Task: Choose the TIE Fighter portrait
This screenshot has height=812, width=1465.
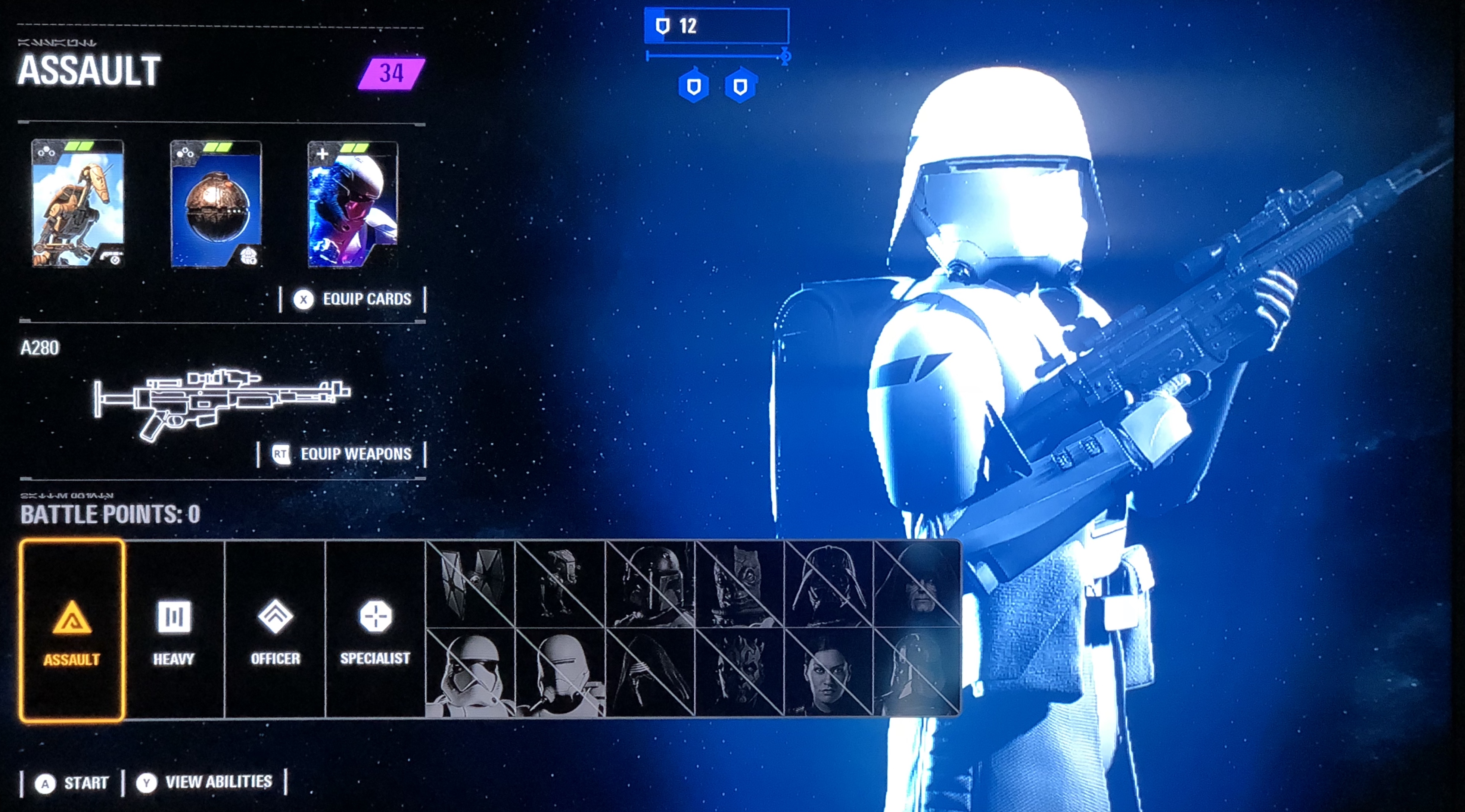Action: point(470,584)
